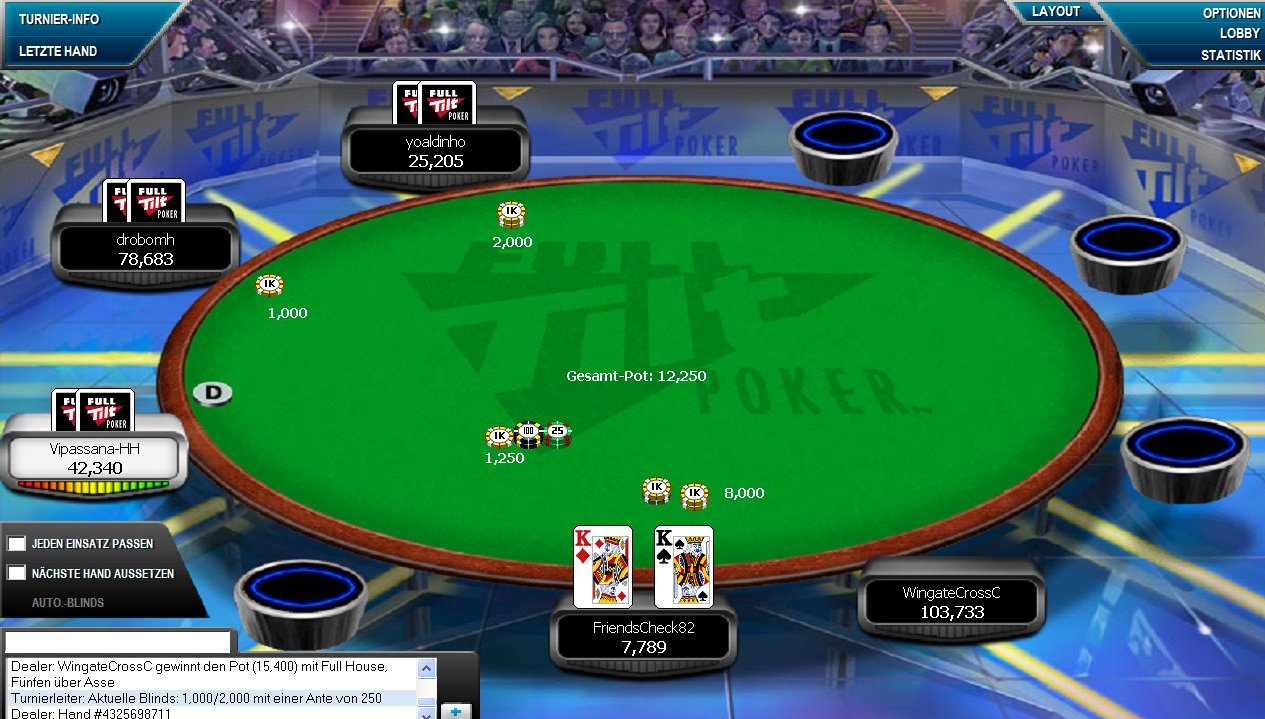Show the Statistik window

pyautogui.click(x=1230, y=55)
